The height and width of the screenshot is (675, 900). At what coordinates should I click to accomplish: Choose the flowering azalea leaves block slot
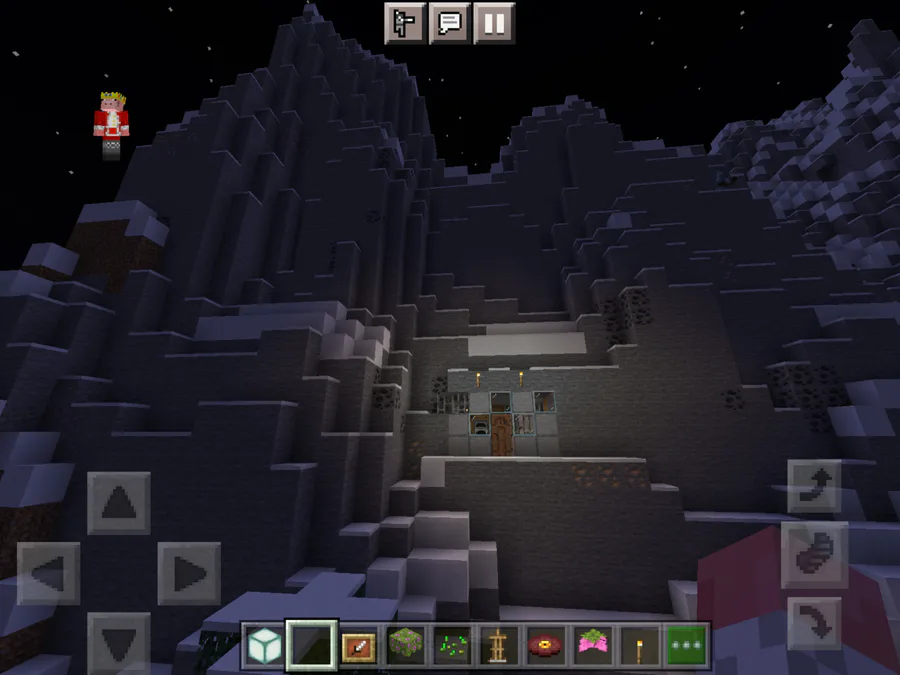(x=407, y=645)
